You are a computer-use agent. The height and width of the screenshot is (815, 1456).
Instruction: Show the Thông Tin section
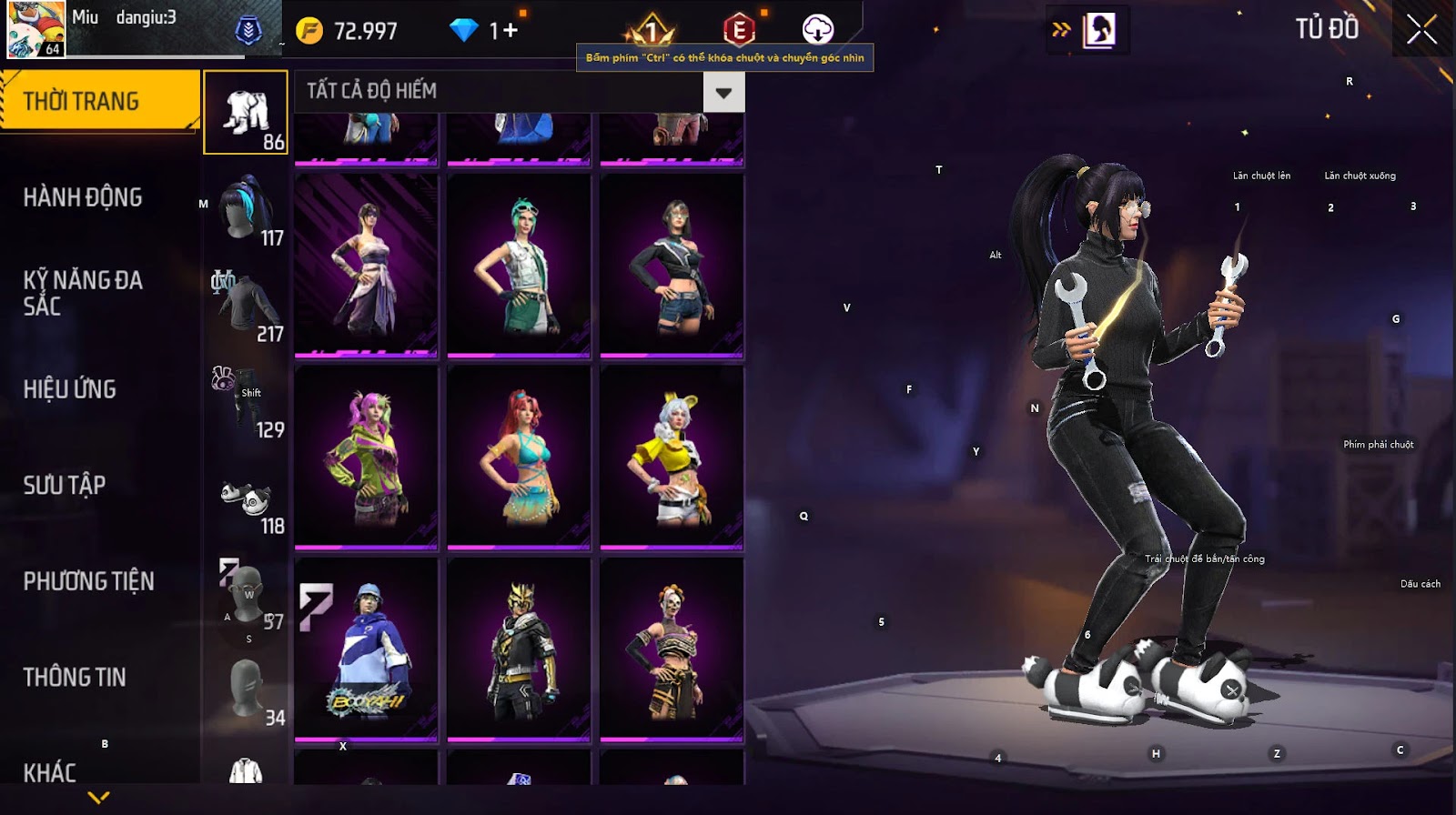coord(75,677)
